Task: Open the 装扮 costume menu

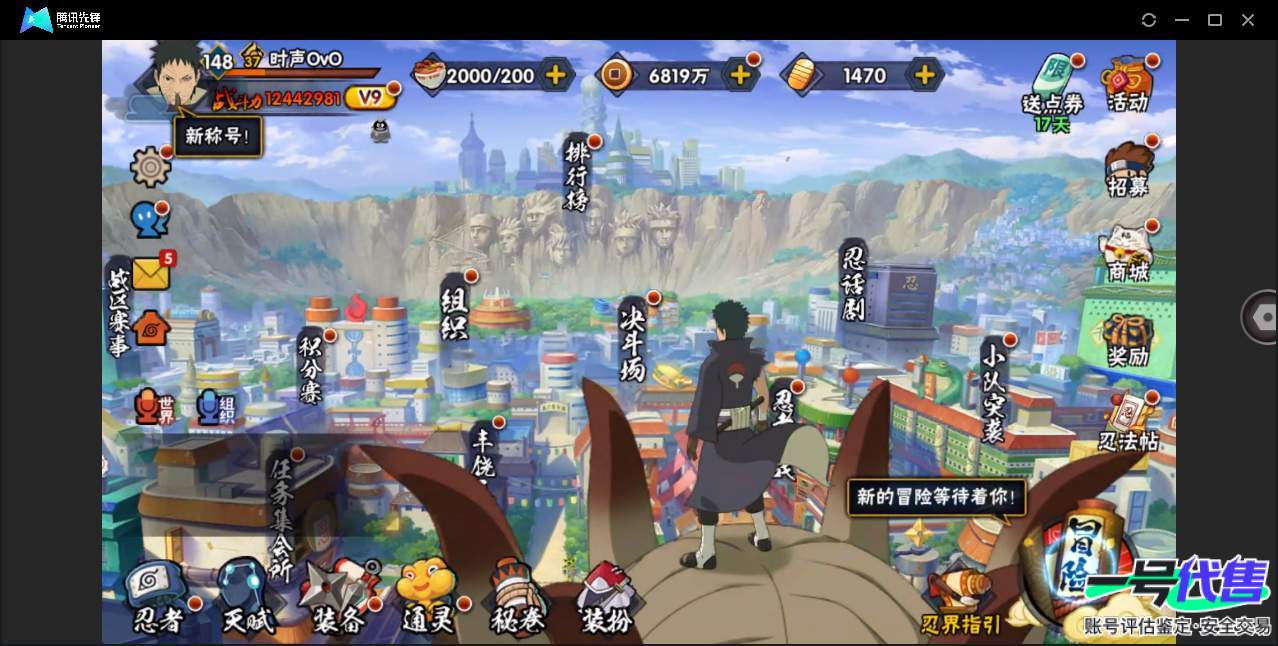Action: (607, 600)
